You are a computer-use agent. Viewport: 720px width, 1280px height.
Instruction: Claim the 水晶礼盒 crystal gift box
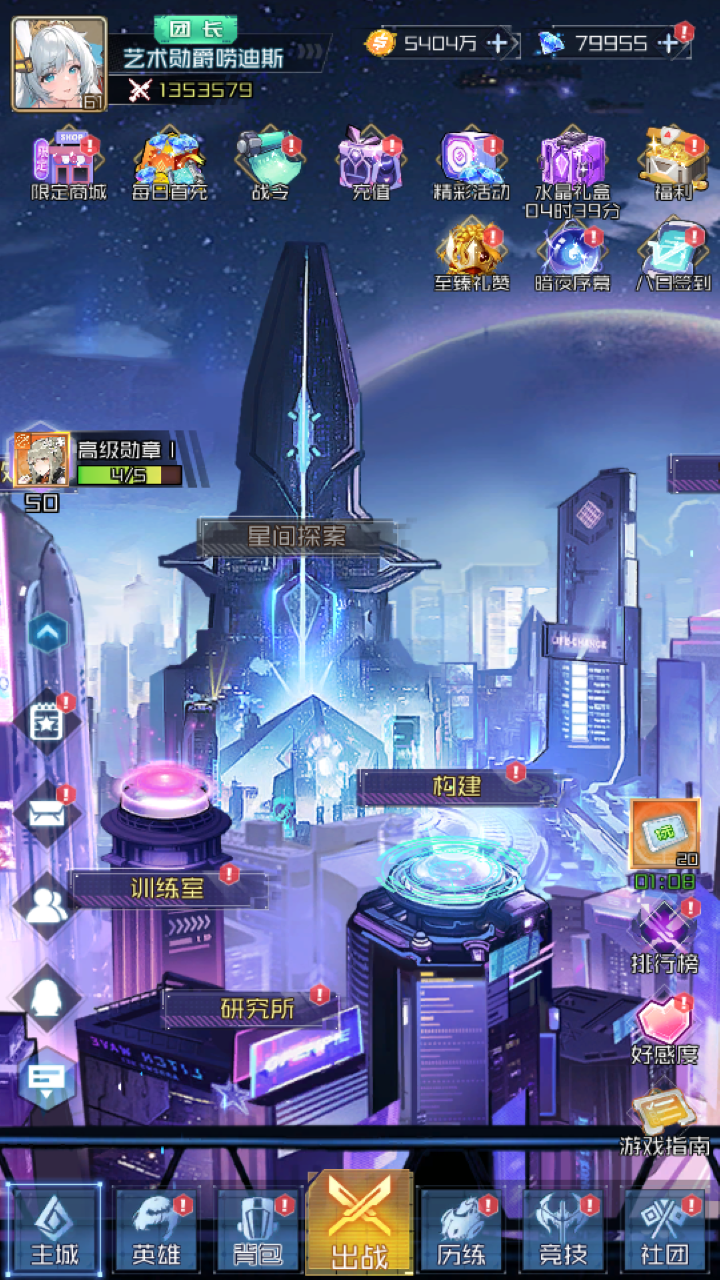(x=573, y=163)
